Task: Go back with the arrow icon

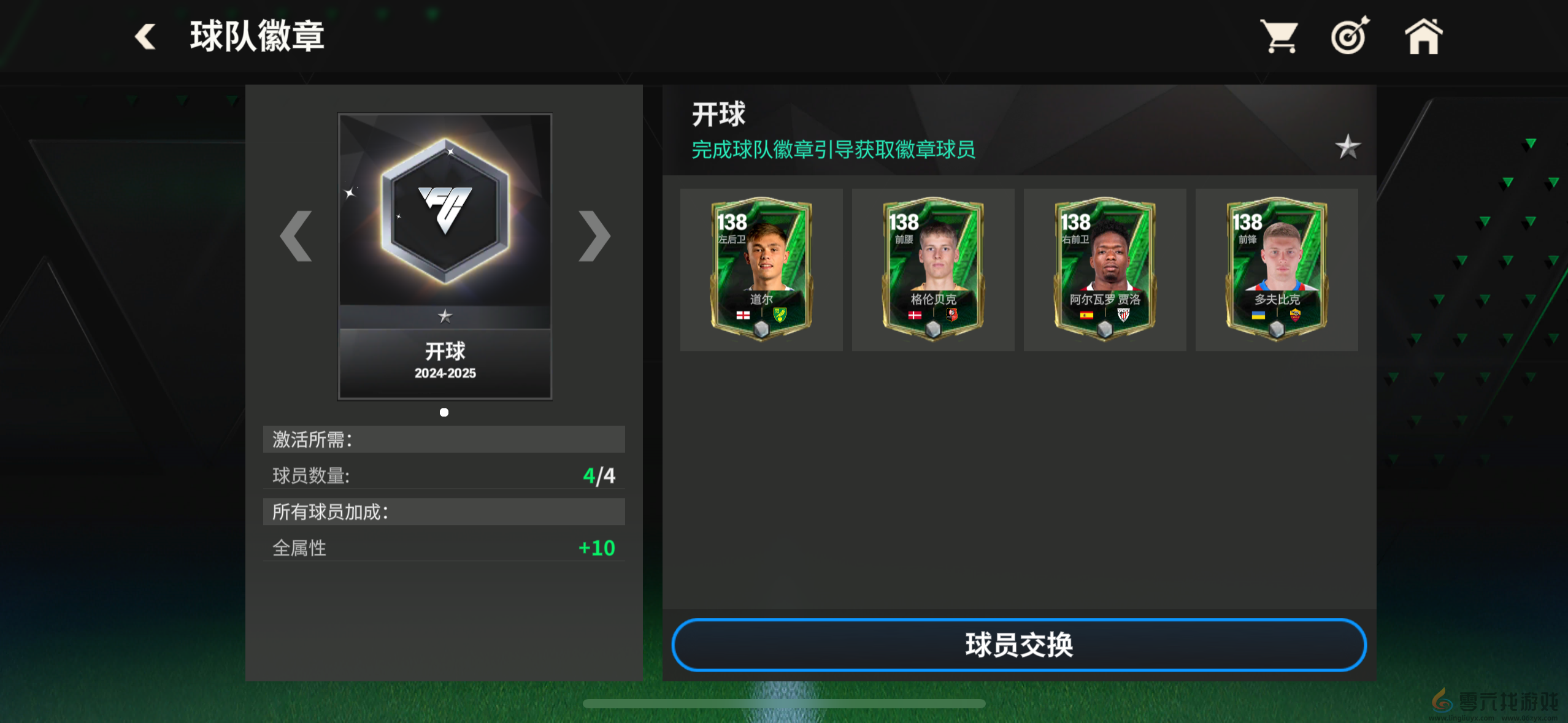Action: tap(145, 37)
